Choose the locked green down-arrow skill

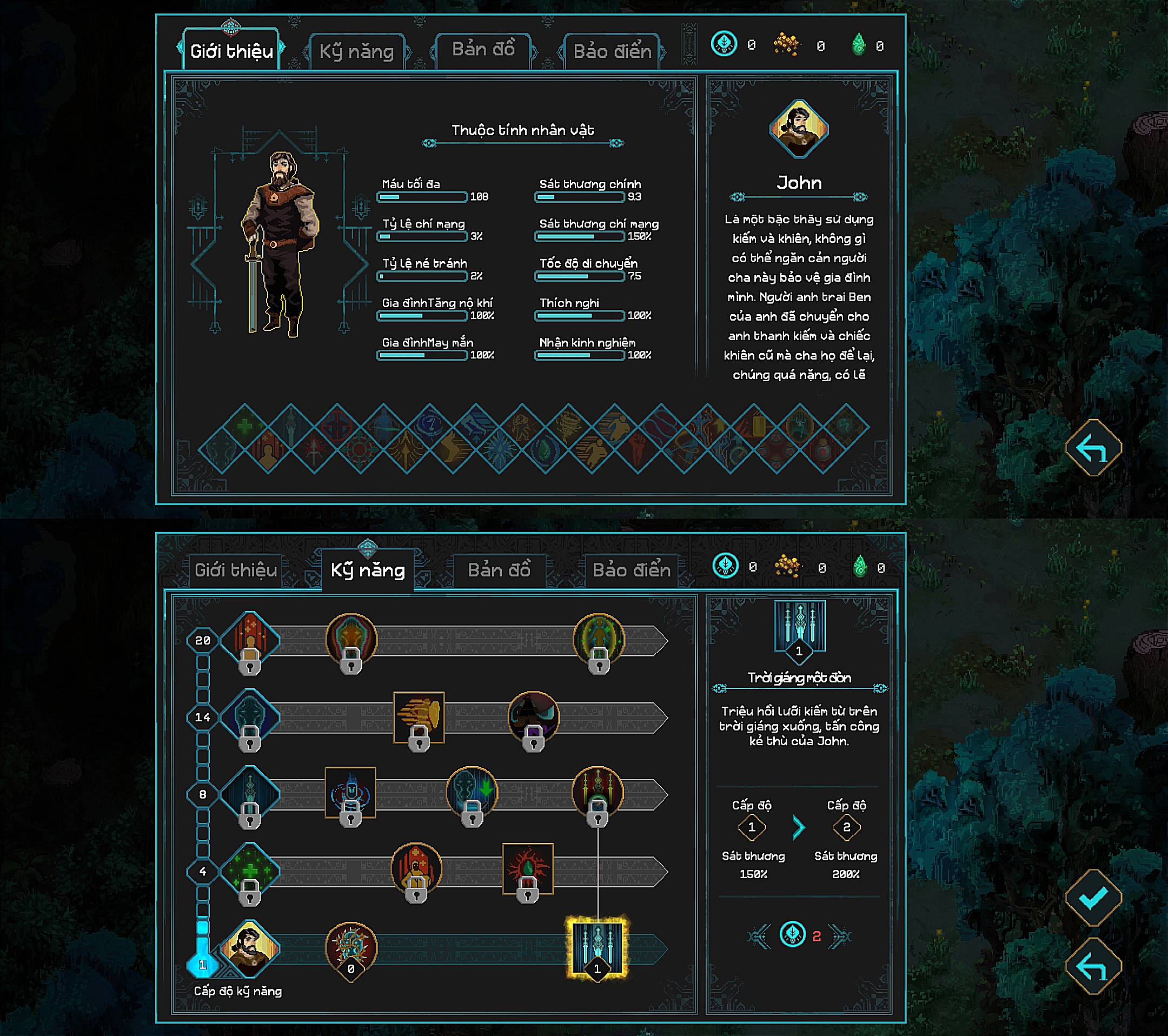(472, 793)
